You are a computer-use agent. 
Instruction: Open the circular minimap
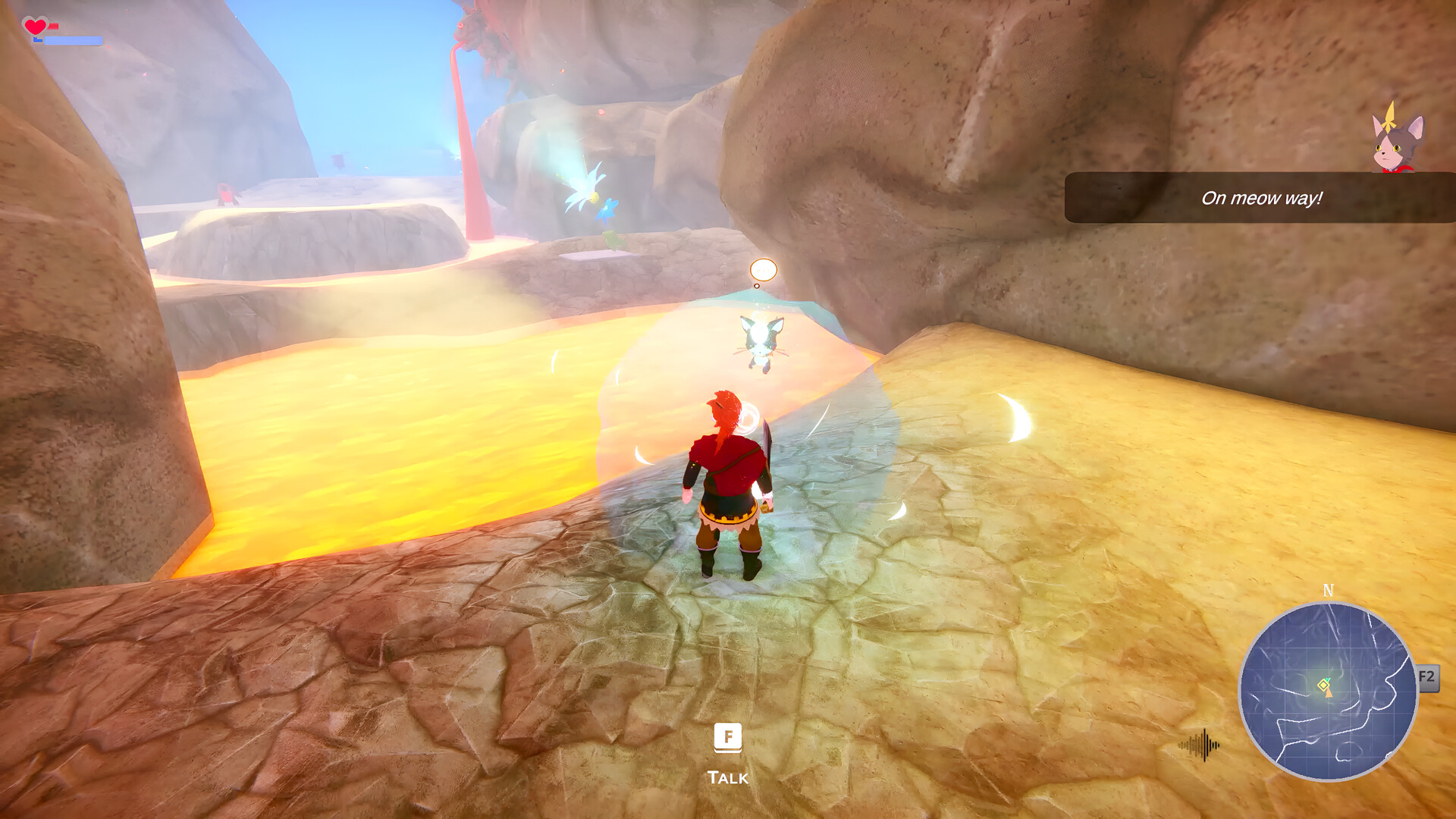click(1328, 691)
